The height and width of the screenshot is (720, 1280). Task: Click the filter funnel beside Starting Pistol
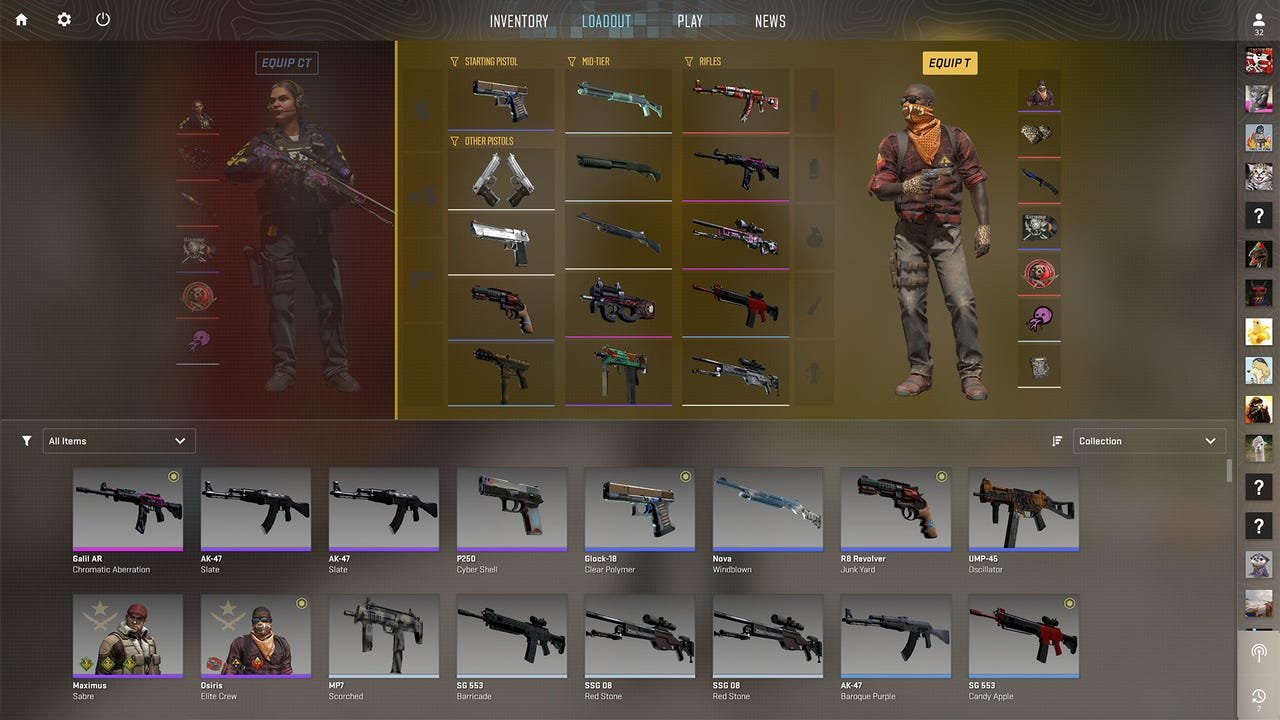[453, 61]
